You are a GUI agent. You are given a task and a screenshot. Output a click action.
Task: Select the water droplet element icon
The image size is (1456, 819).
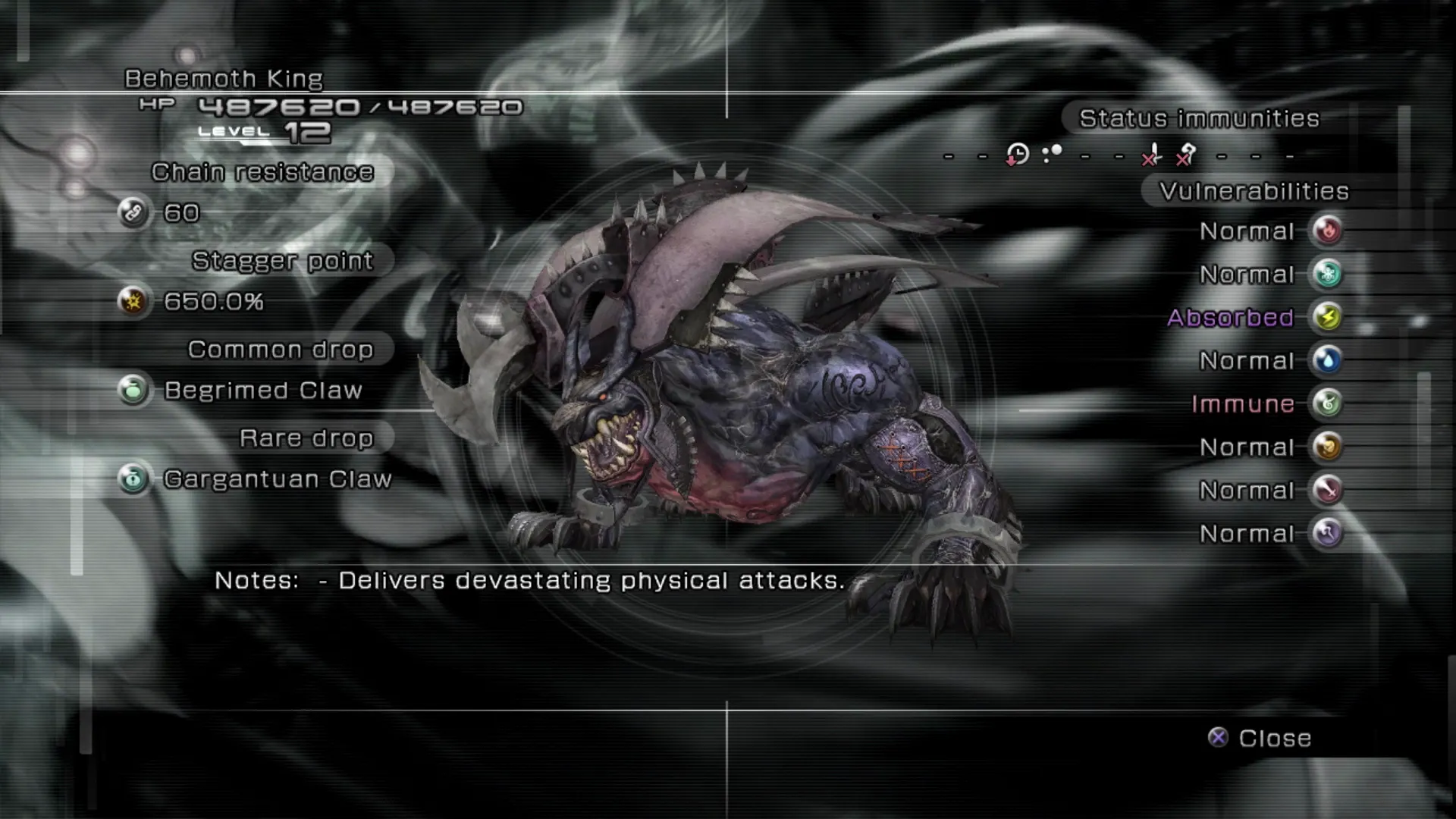[1327, 360]
